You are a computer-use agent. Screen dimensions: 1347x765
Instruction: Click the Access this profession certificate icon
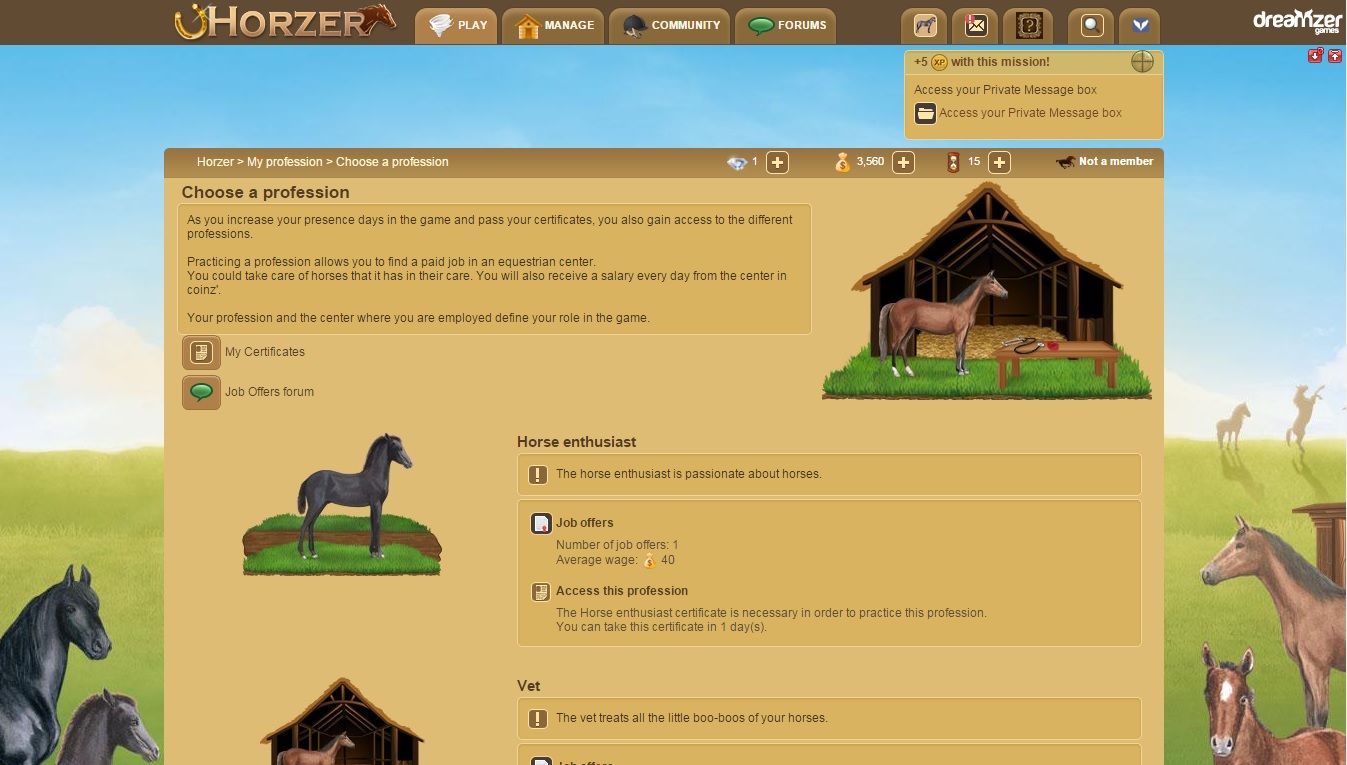click(x=540, y=591)
